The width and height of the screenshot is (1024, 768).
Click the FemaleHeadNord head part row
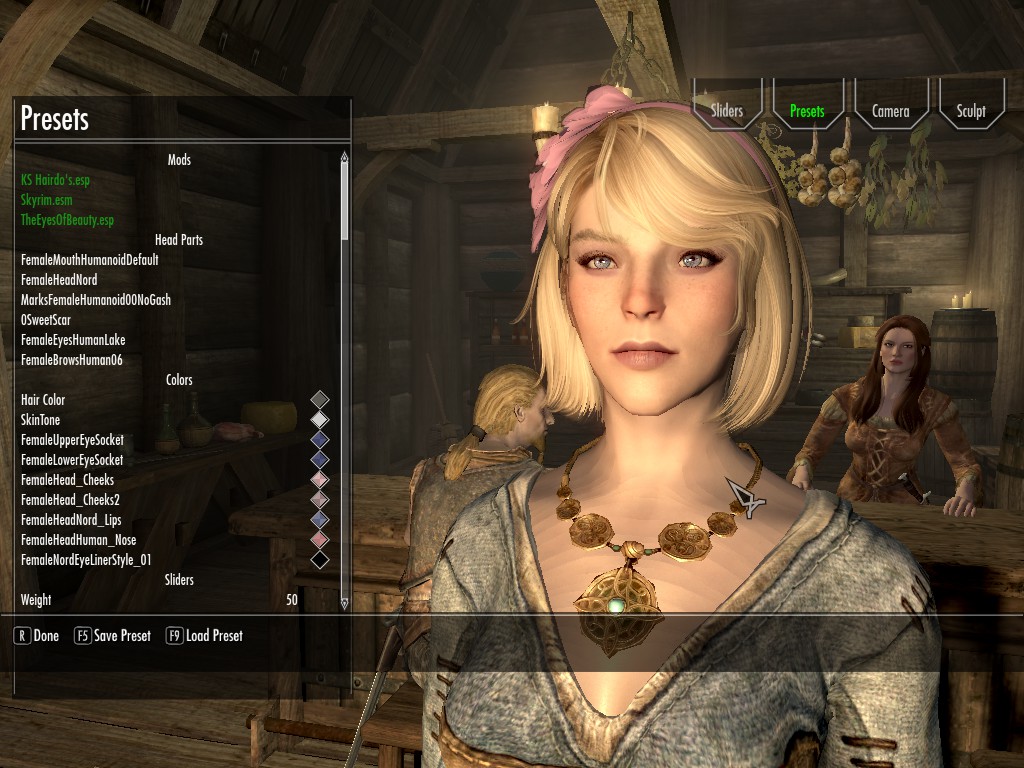point(59,280)
